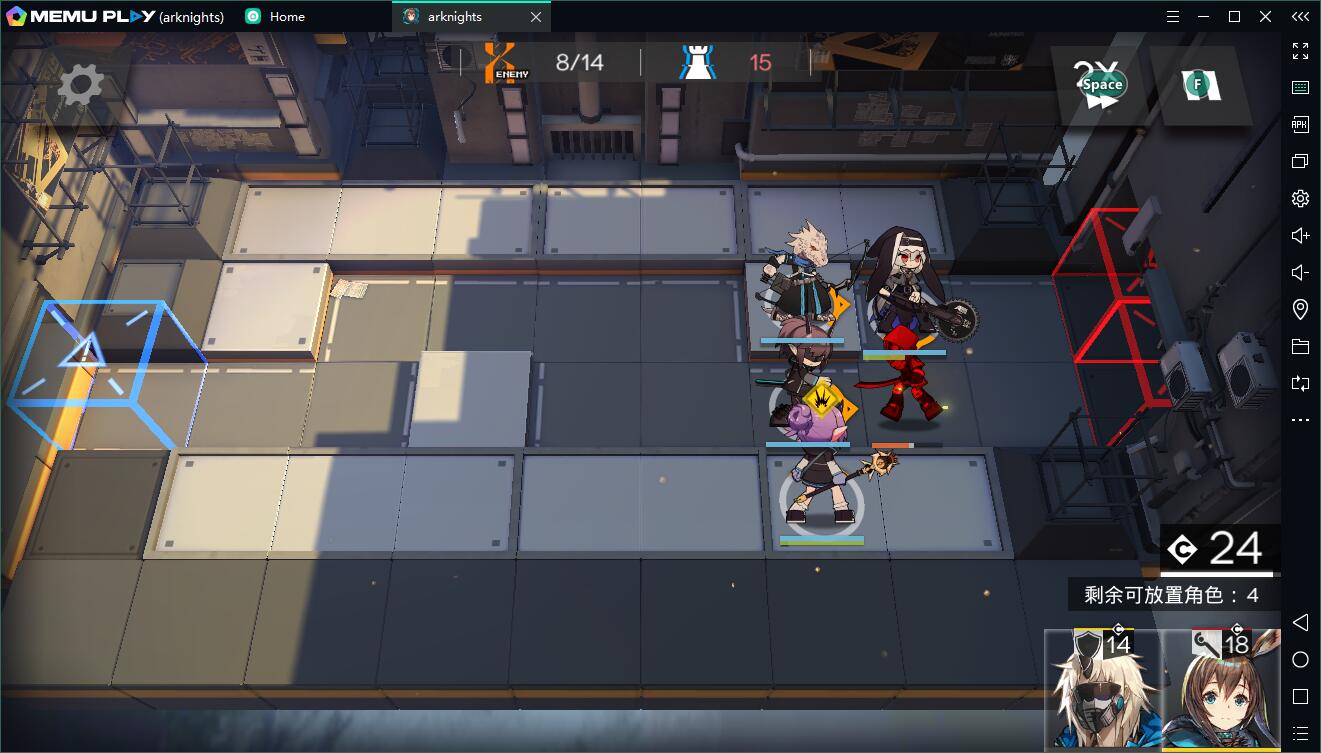Activate the yellow skill-ready icon on the operator
This screenshot has height=753, width=1321.
(821, 401)
